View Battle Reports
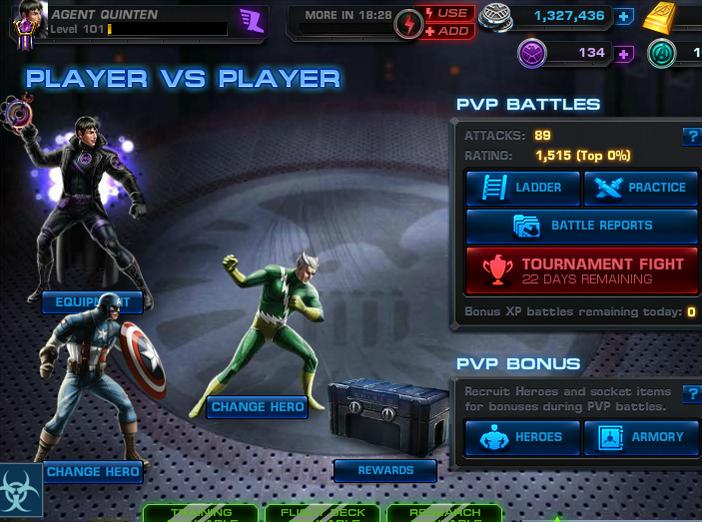The image size is (702, 522). pyautogui.click(x=581, y=226)
